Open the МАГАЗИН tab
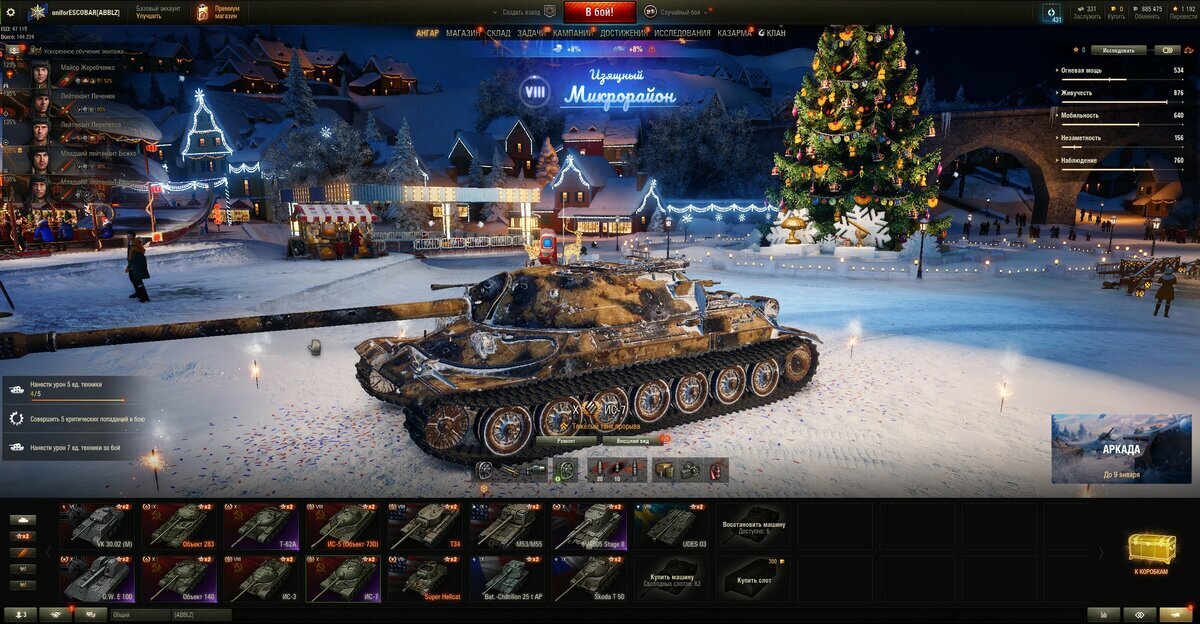Viewport: 1200px width, 624px height. pyautogui.click(x=463, y=33)
